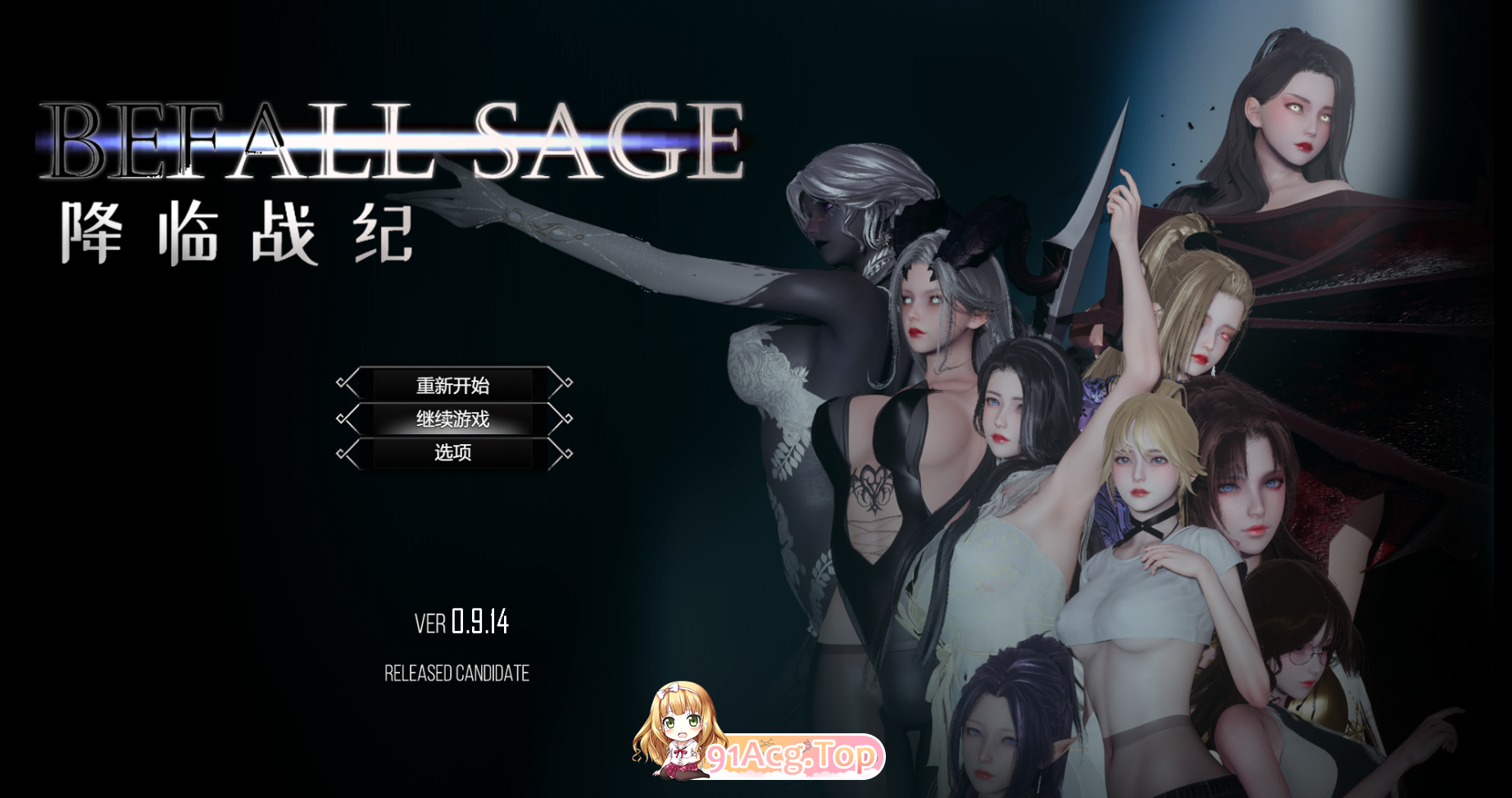
Task: Open the 选项 options menu
Action: [x=452, y=453]
